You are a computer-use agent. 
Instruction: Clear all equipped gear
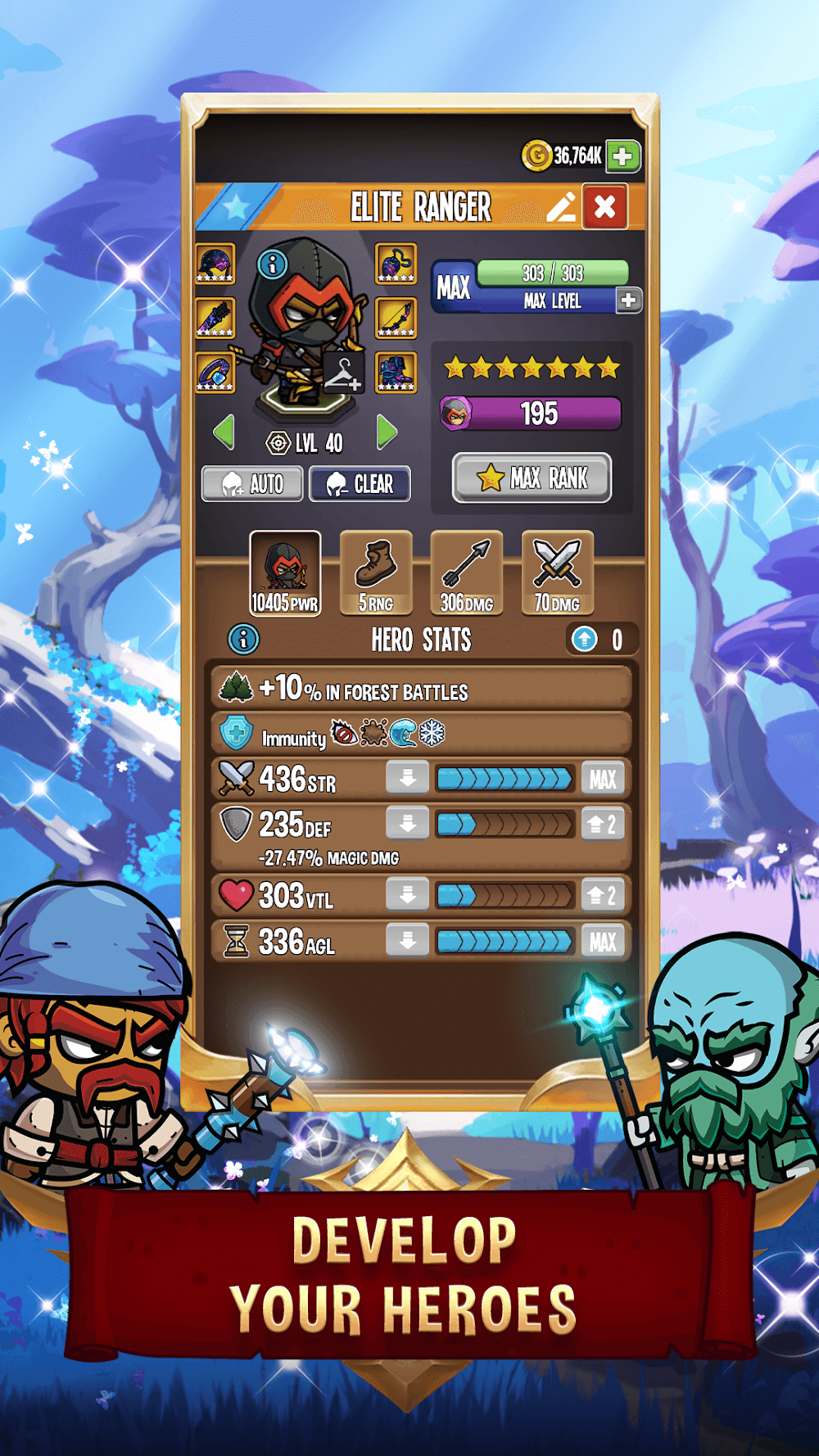click(x=360, y=484)
